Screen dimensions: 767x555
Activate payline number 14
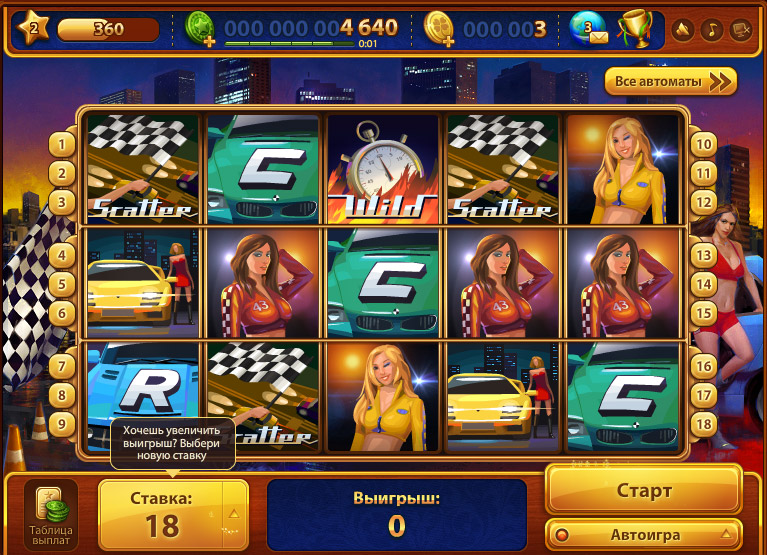tap(703, 284)
